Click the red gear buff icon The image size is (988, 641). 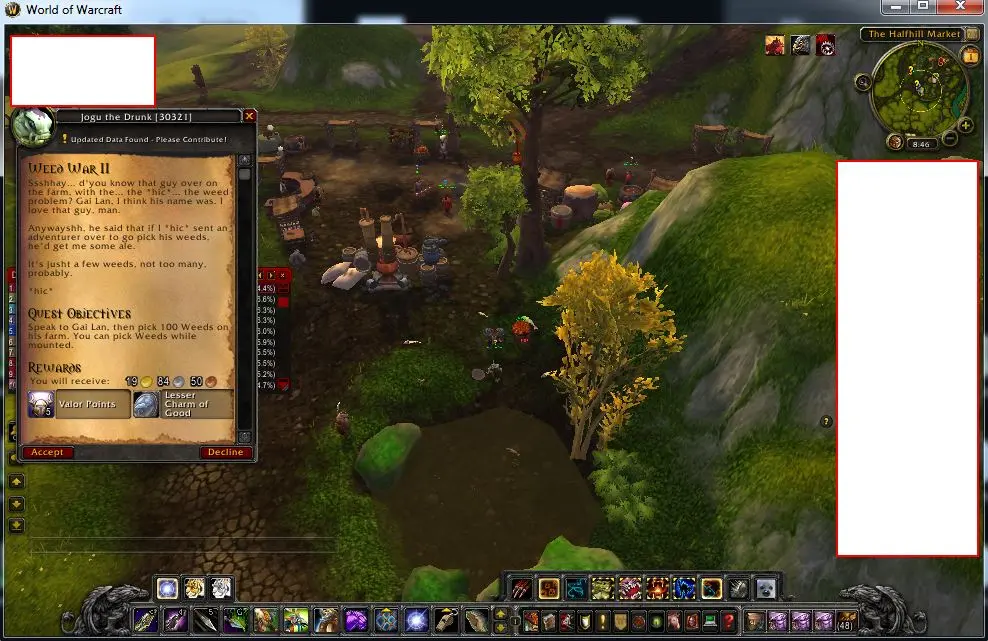click(x=826, y=45)
